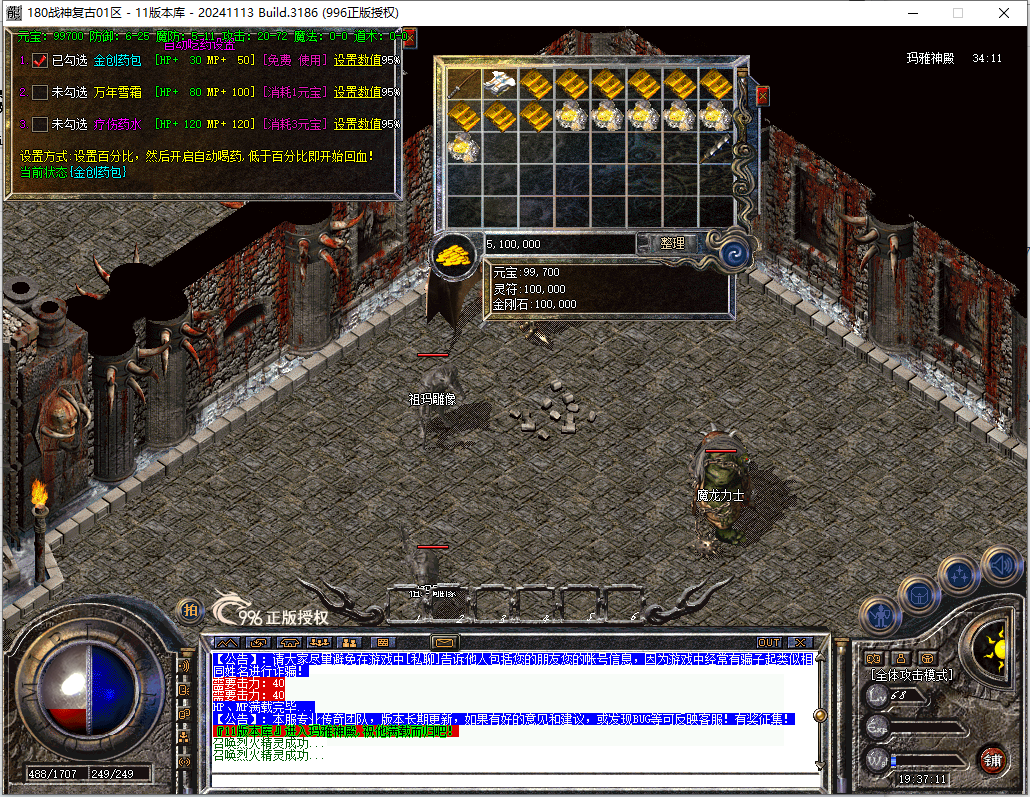
Task: Open the 铺 shop button
Action: [x=992, y=758]
